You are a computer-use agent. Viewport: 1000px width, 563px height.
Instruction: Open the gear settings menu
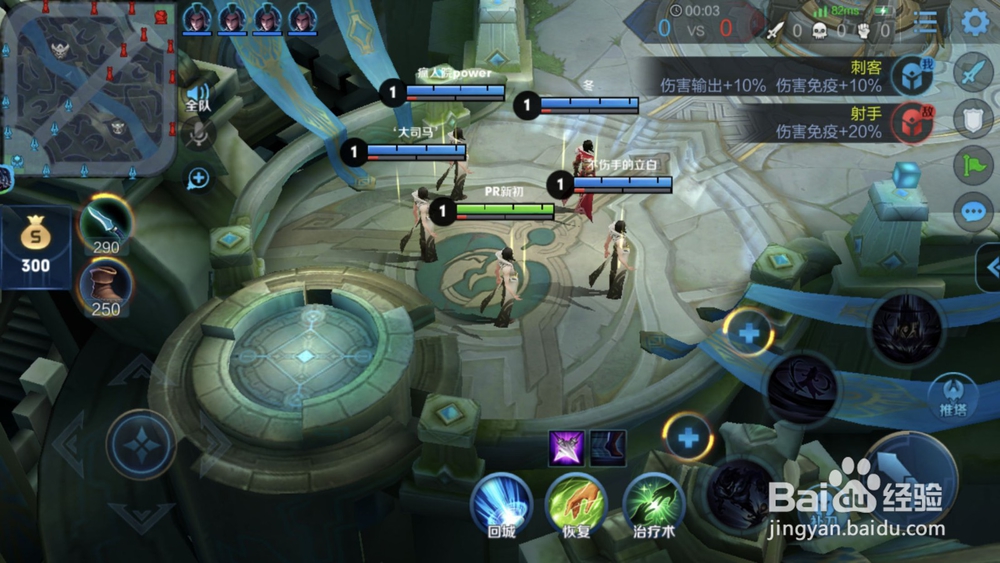point(975,22)
